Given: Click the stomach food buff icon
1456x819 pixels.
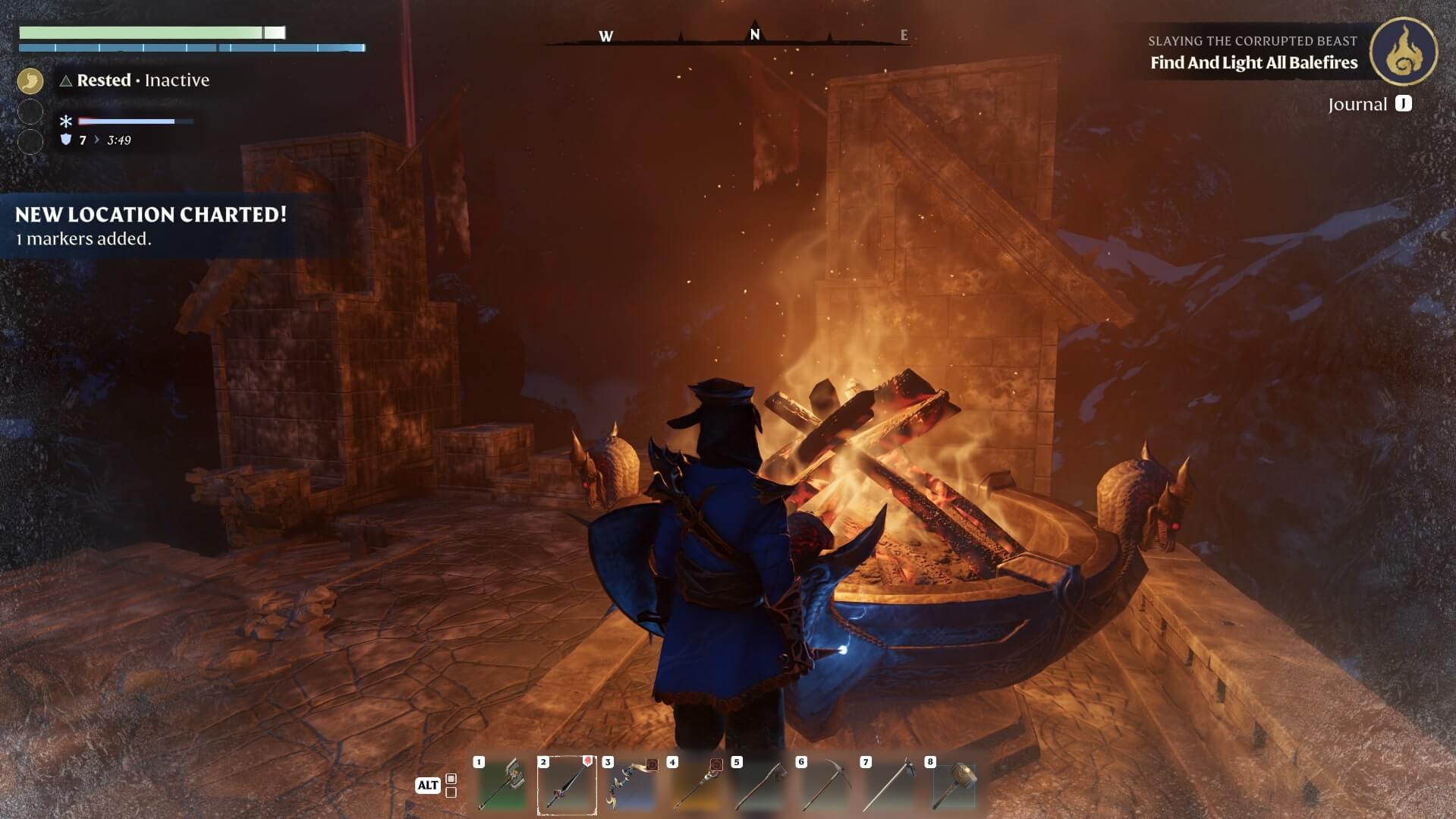Looking at the screenshot, I should point(30,80).
